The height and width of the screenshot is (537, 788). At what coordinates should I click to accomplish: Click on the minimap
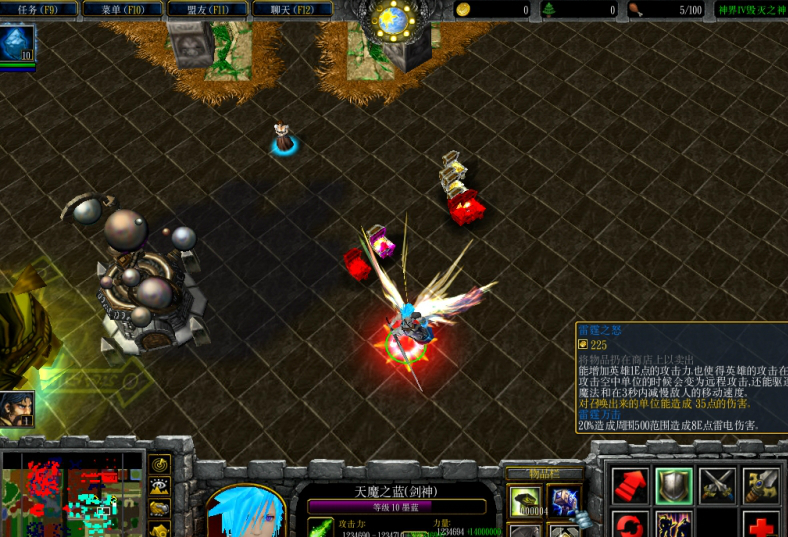point(70,495)
